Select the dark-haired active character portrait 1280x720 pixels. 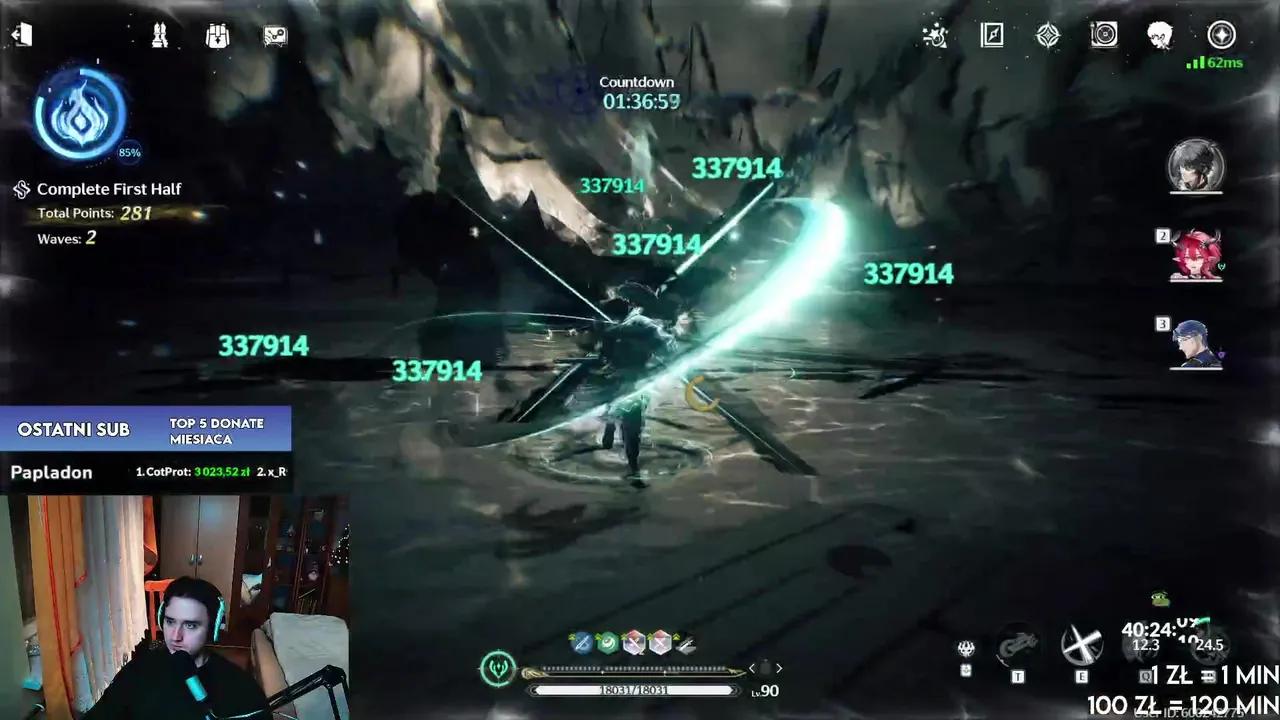tap(1196, 166)
